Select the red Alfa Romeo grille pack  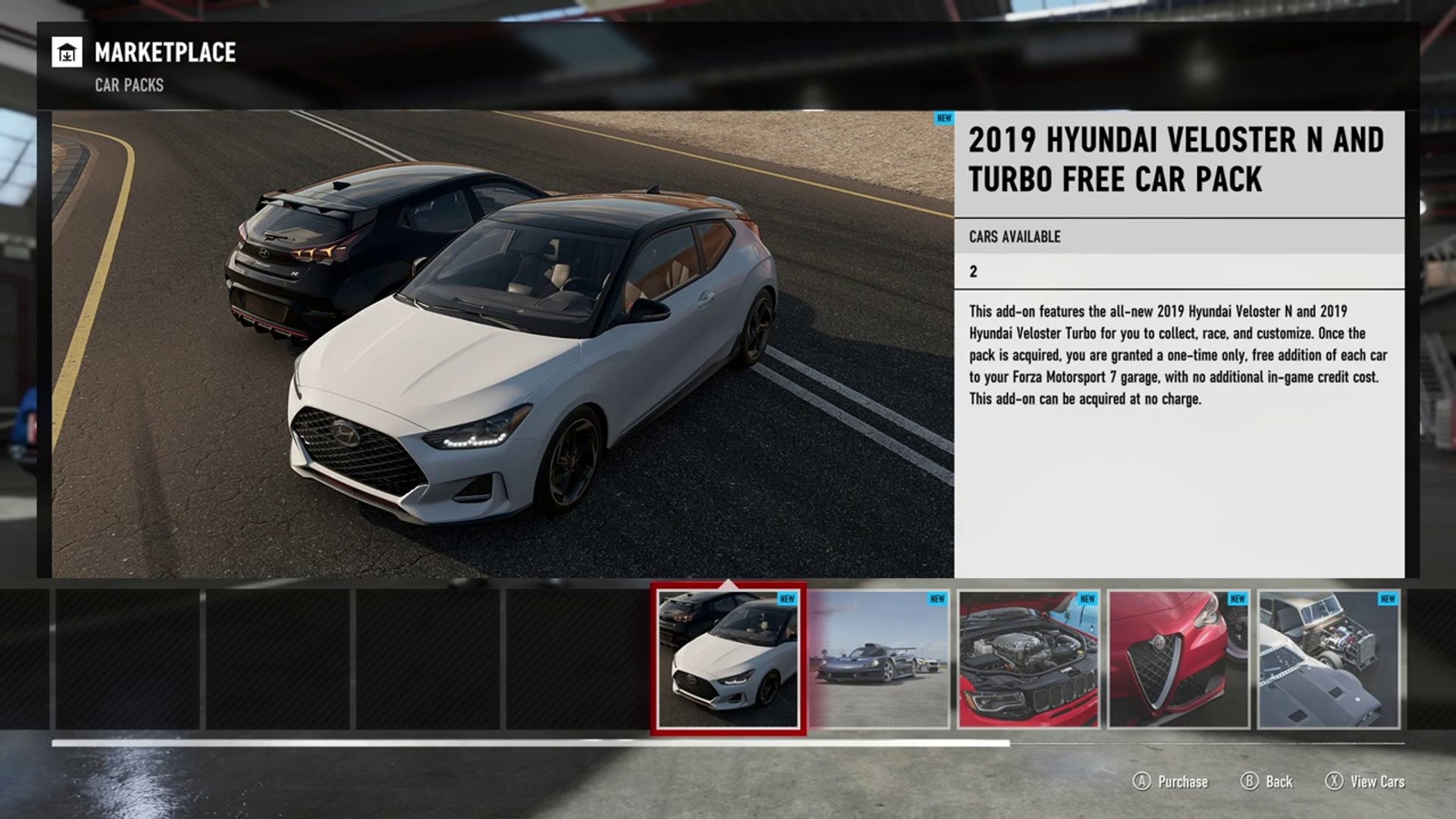point(1178,660)
